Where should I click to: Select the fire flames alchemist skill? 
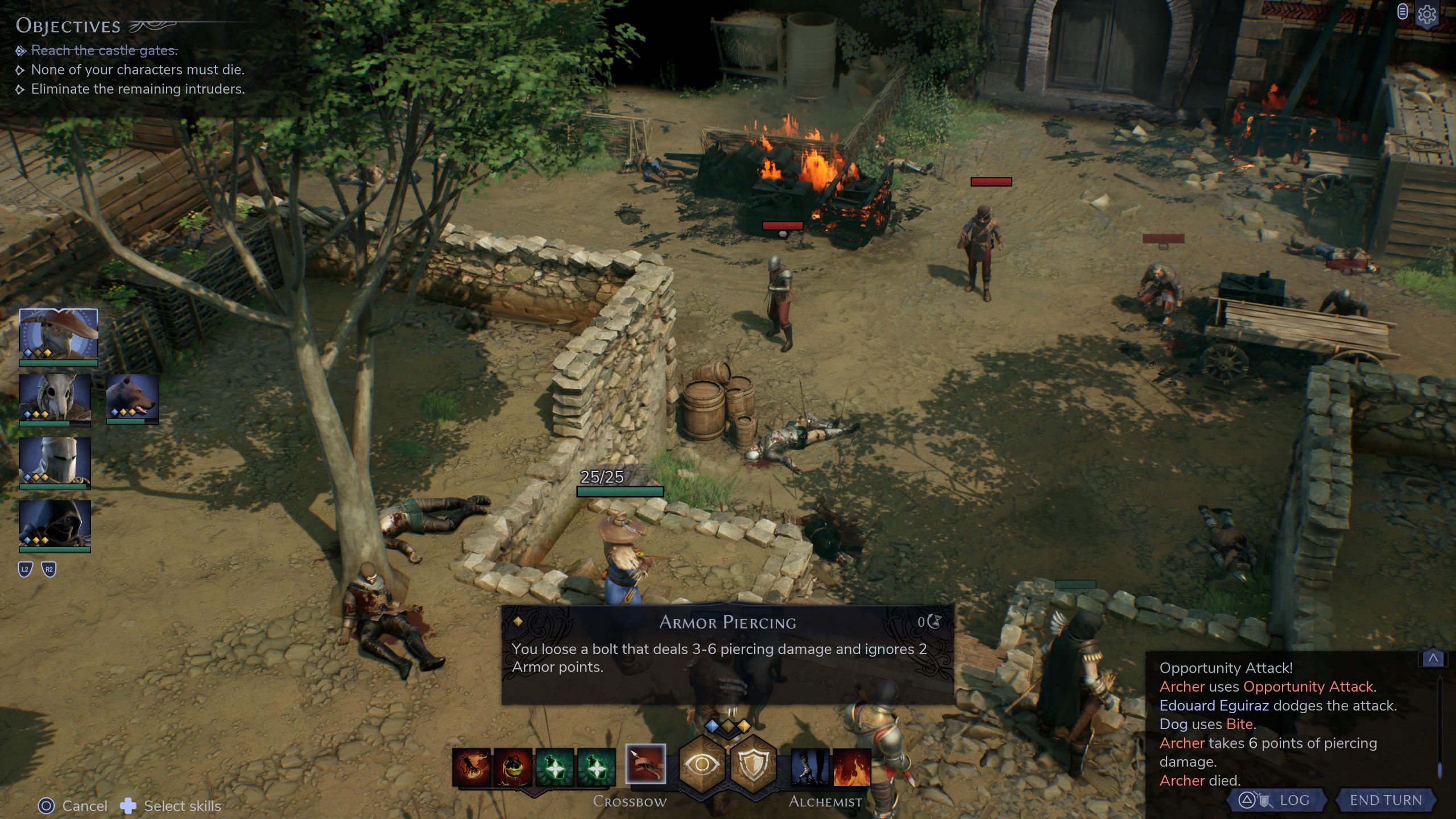click(851, 767)
